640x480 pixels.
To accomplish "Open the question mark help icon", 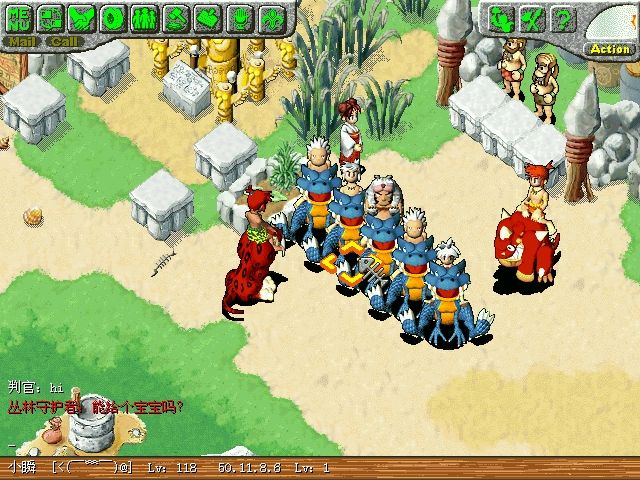I will pos(563,18).
